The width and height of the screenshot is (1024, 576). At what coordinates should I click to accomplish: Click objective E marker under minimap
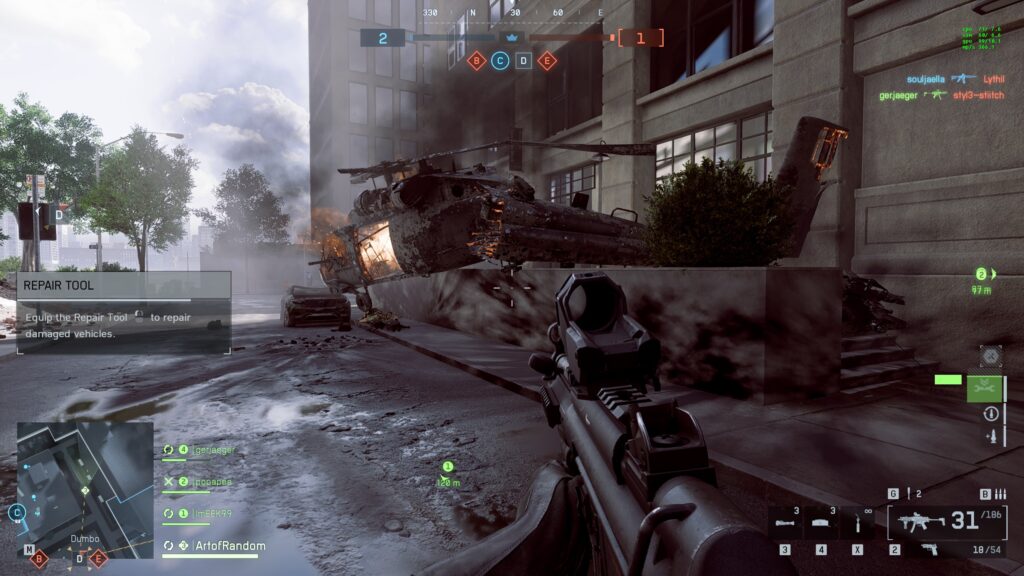98,559
